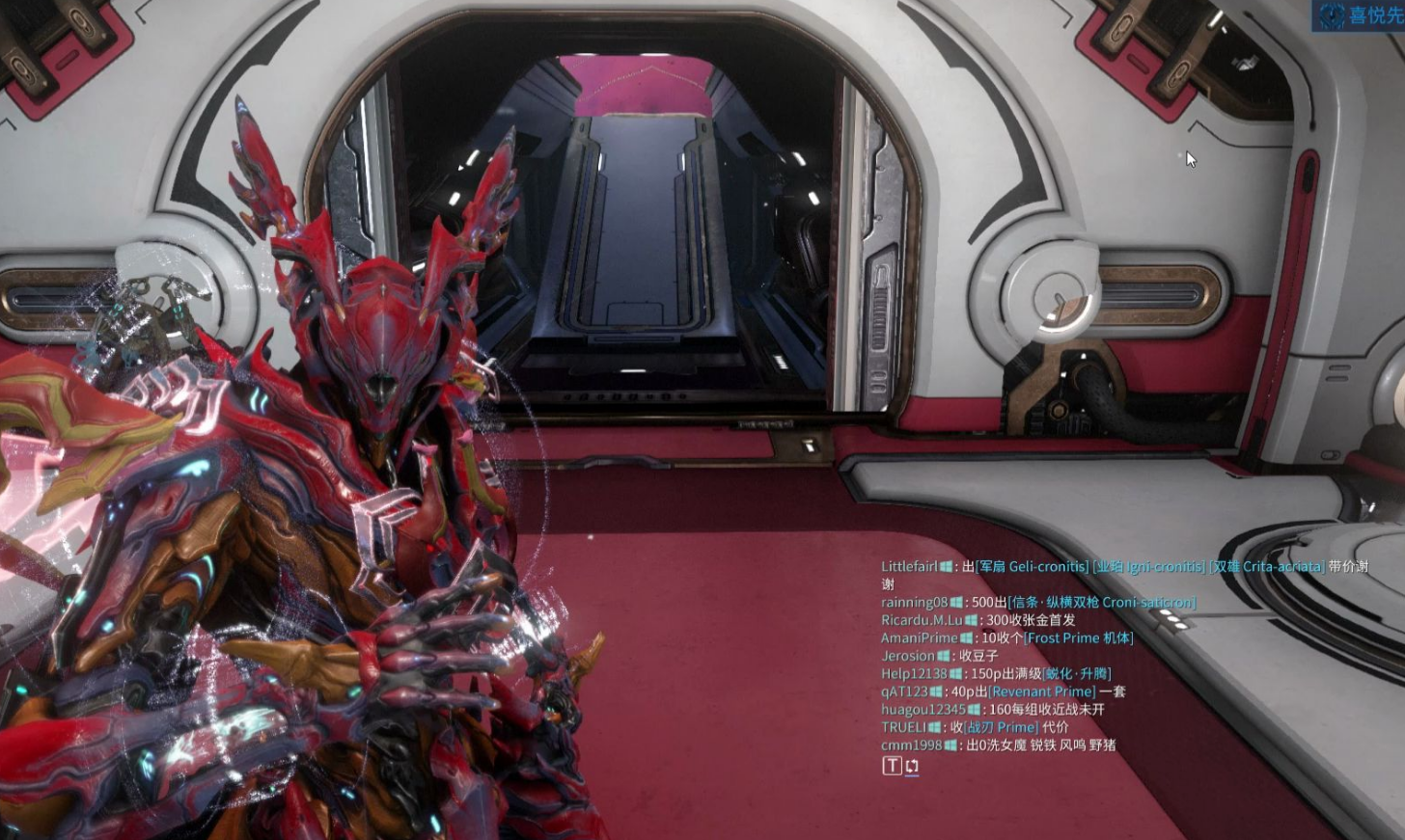Click player name Ricardu.M.Lu
This screenshot has width=1405, height=840.
(921, 620)
